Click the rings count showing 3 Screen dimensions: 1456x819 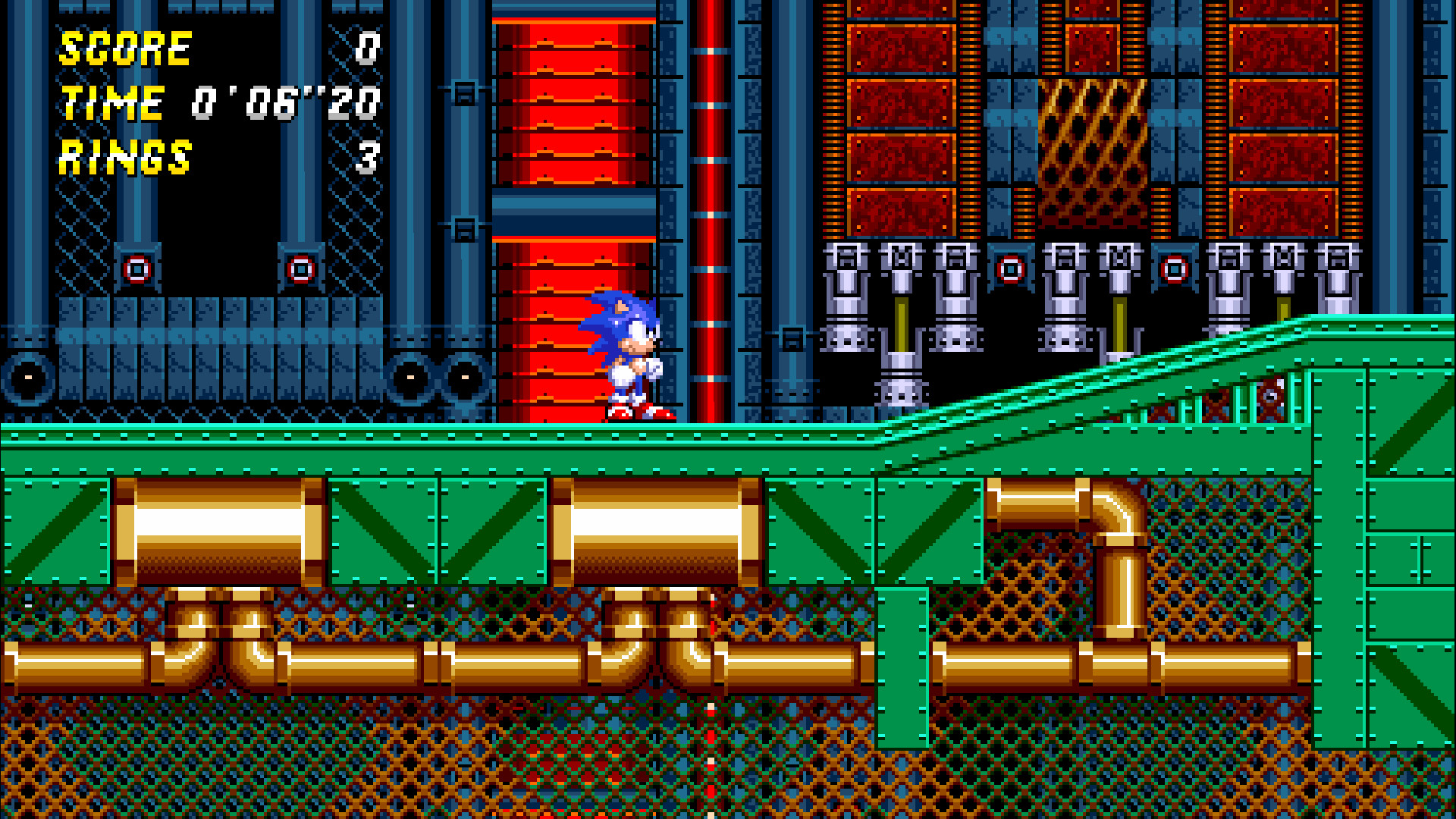pos(366,157)
